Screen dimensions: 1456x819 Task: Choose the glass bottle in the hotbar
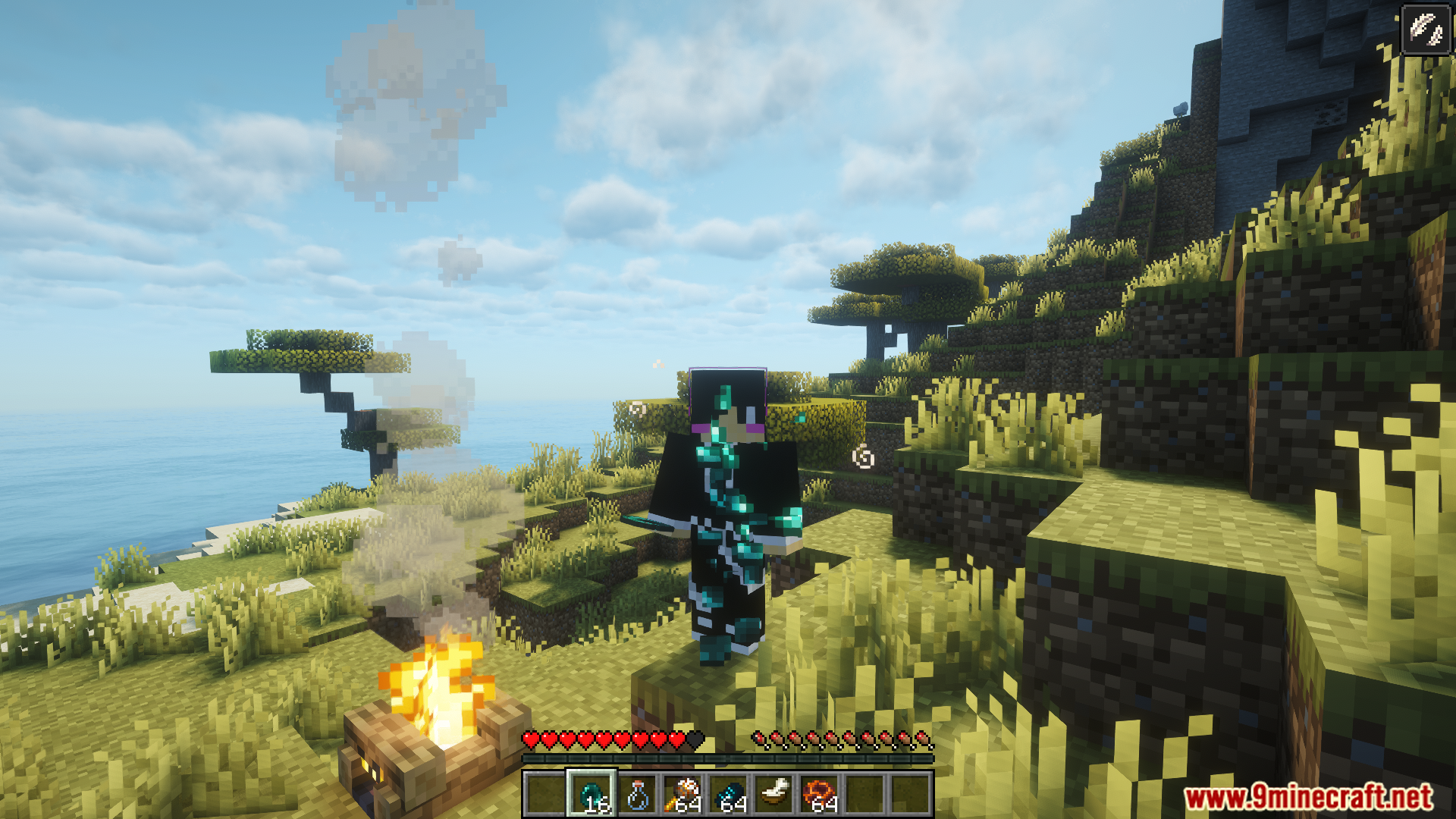point(637,794)
